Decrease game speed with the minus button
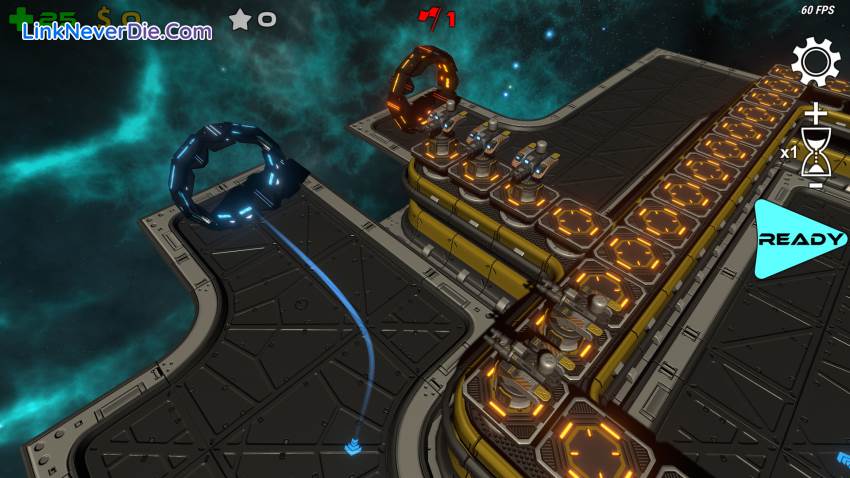 pyautogui.click(x=817, y=185)
